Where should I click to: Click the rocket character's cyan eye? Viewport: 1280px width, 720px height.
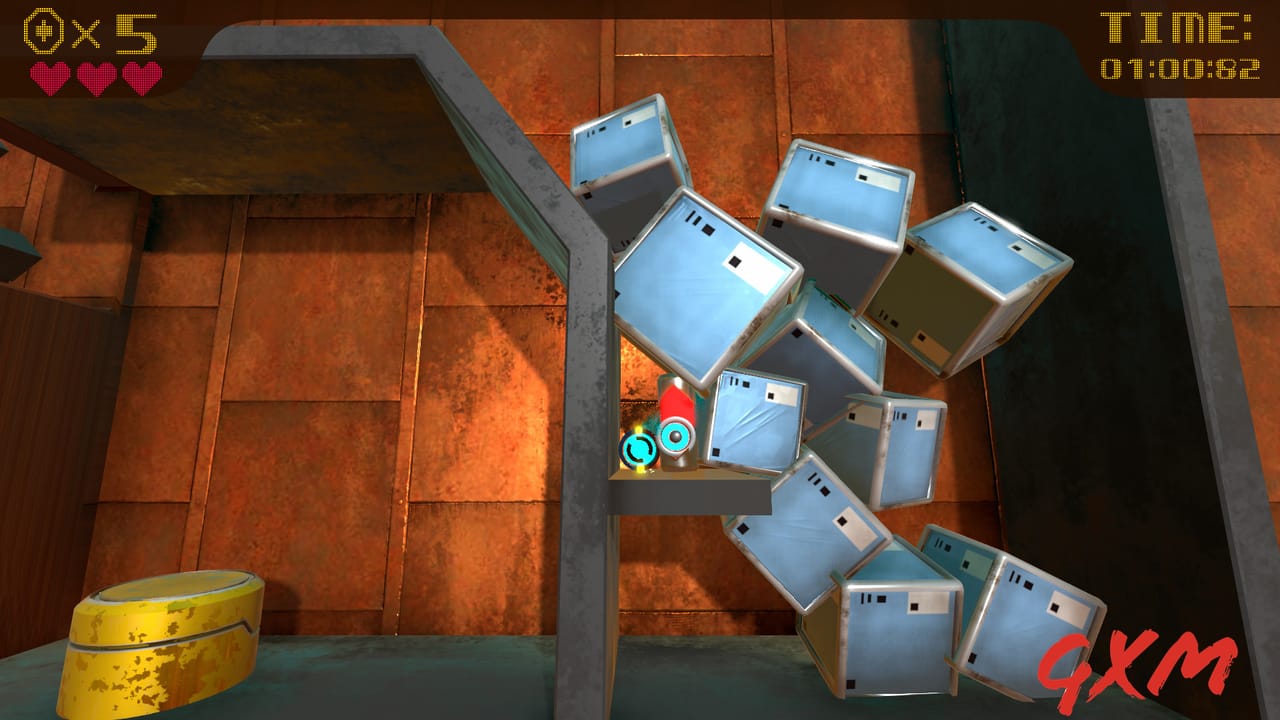tap(675, 435)
